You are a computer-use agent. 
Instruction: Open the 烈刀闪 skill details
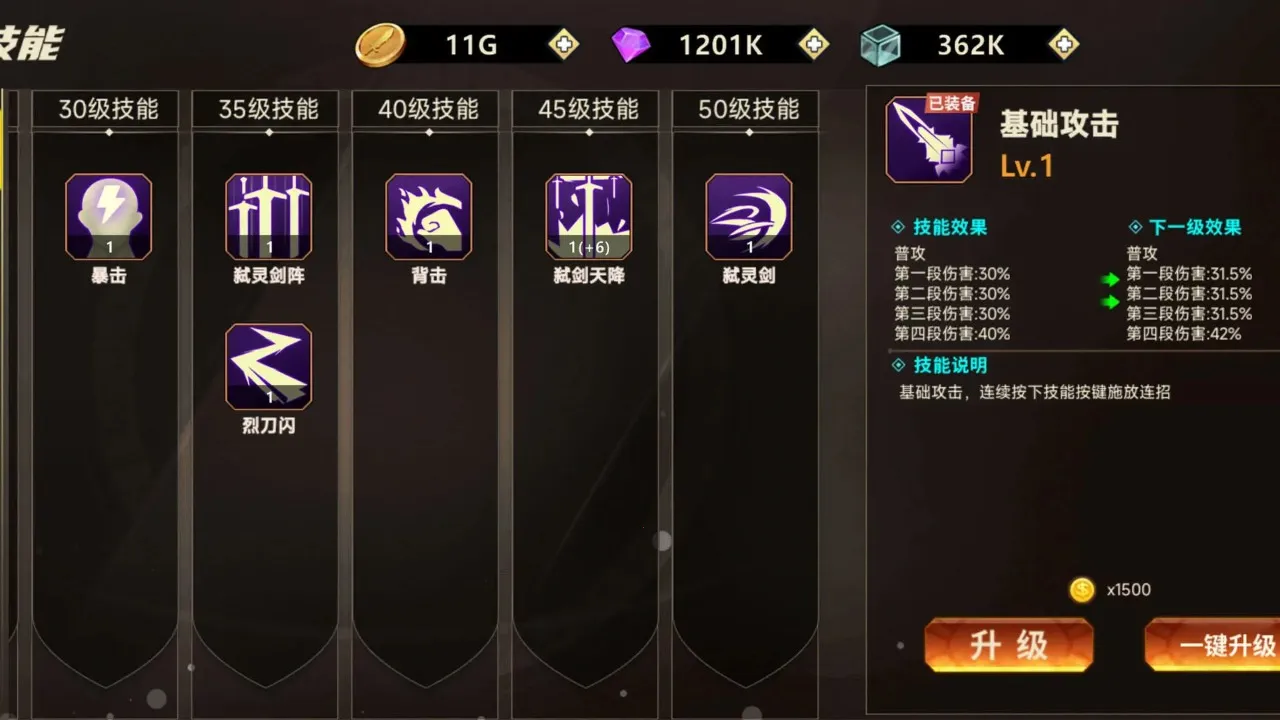pyautogui.click(x=267, y=367)
